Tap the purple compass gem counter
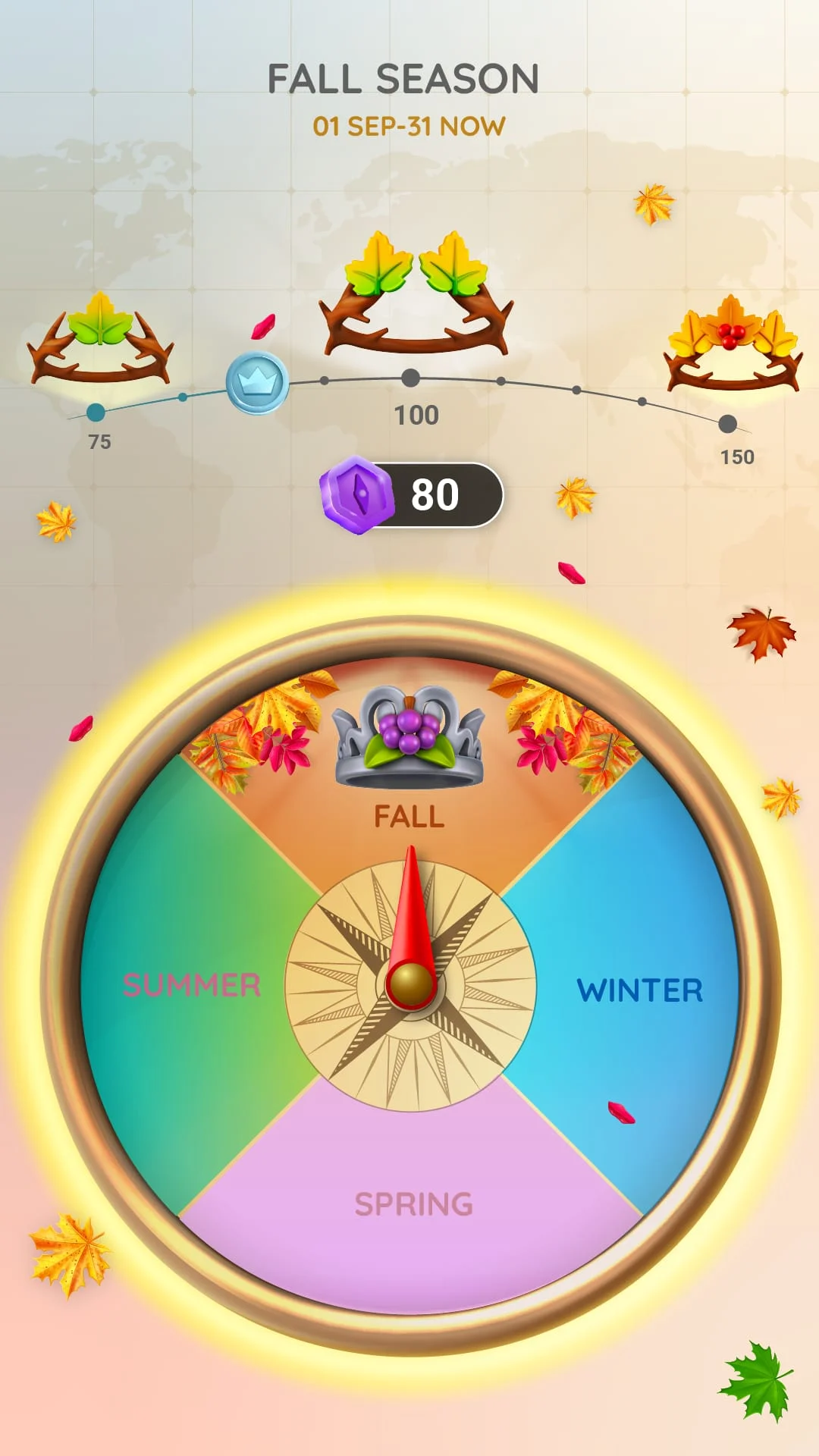 click(x=411, y=494)
